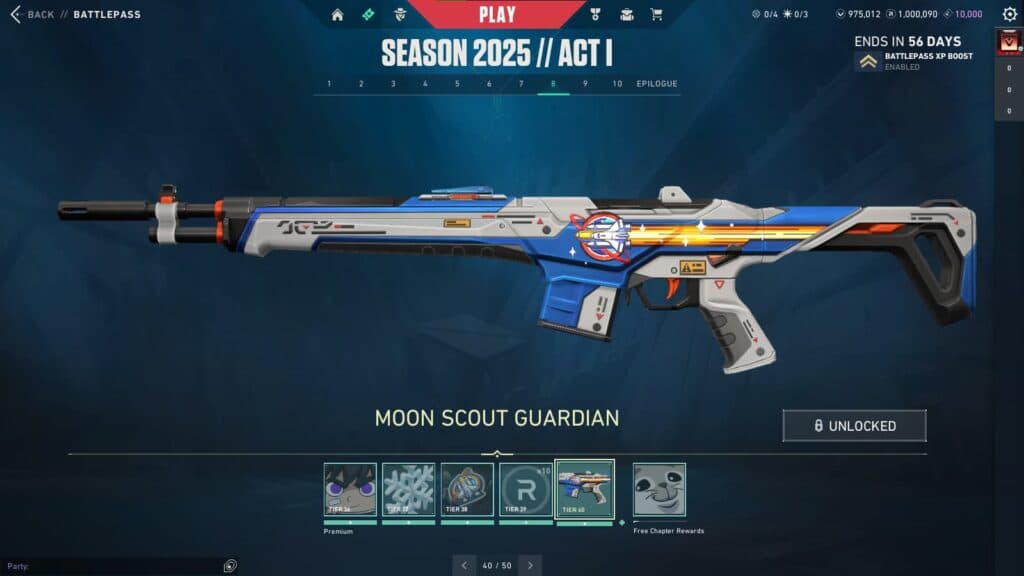This screenshot has width=1024, height=576.
Task: Switch to chapter 5 tab
Action: coord(457,84)
